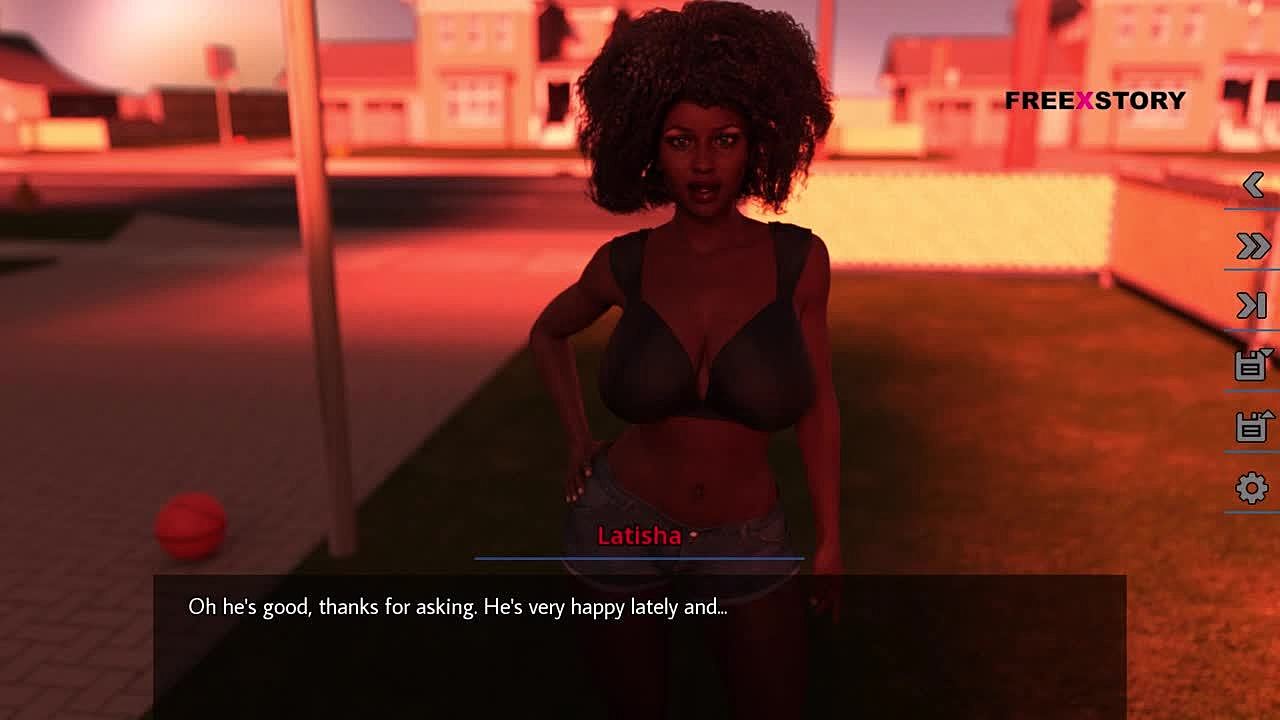Activate the double-chevron fast-forward icon
Image resolution: width=1280 pixels, height=720 pixels.
click(x=1253, y=246)
